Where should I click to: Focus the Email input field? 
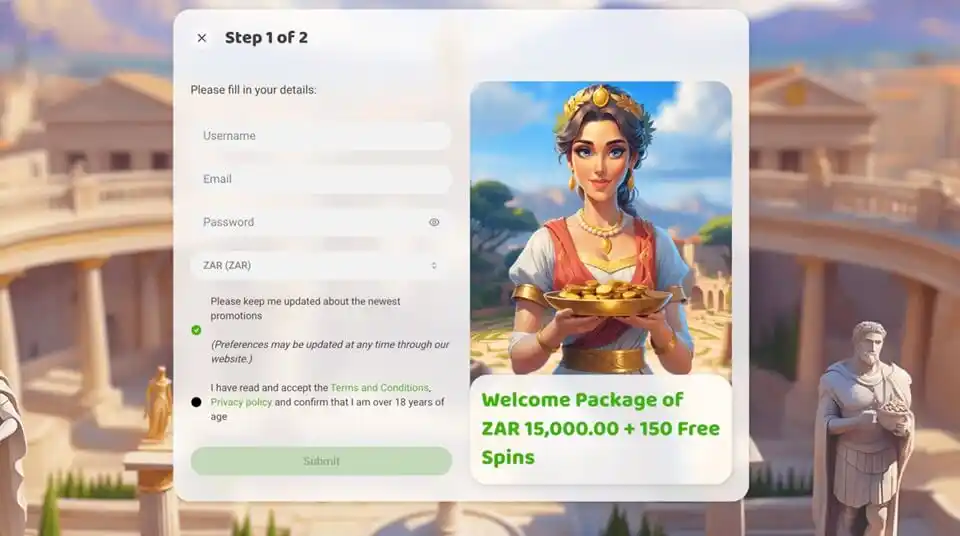click(x=320, y=179)
